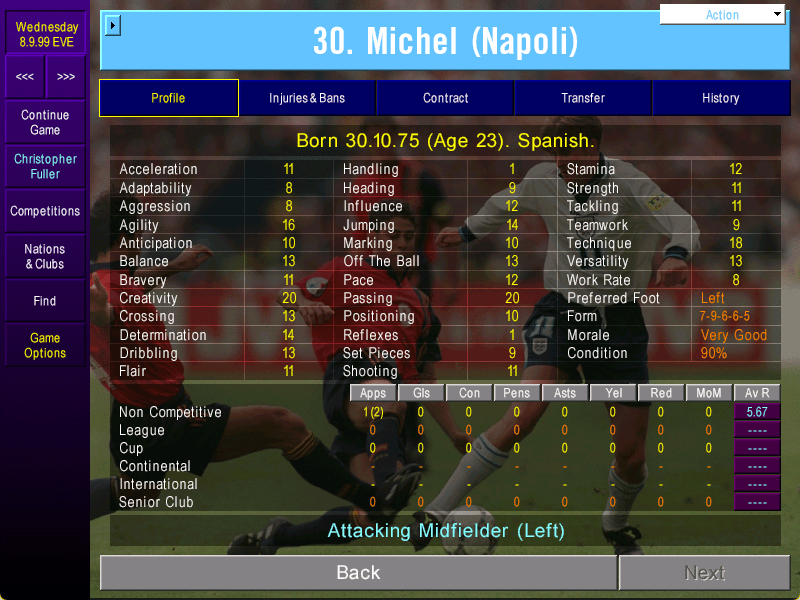Open the Injuries & Bans tab
The height and width of the screenshot is (600, 800).
(307, 98)
